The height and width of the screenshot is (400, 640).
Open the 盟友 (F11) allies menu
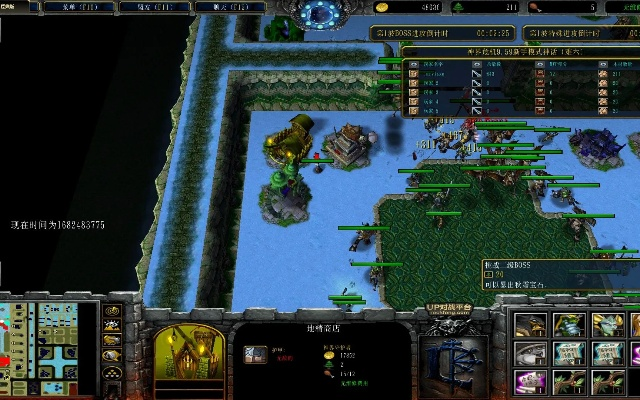point(147,6)
